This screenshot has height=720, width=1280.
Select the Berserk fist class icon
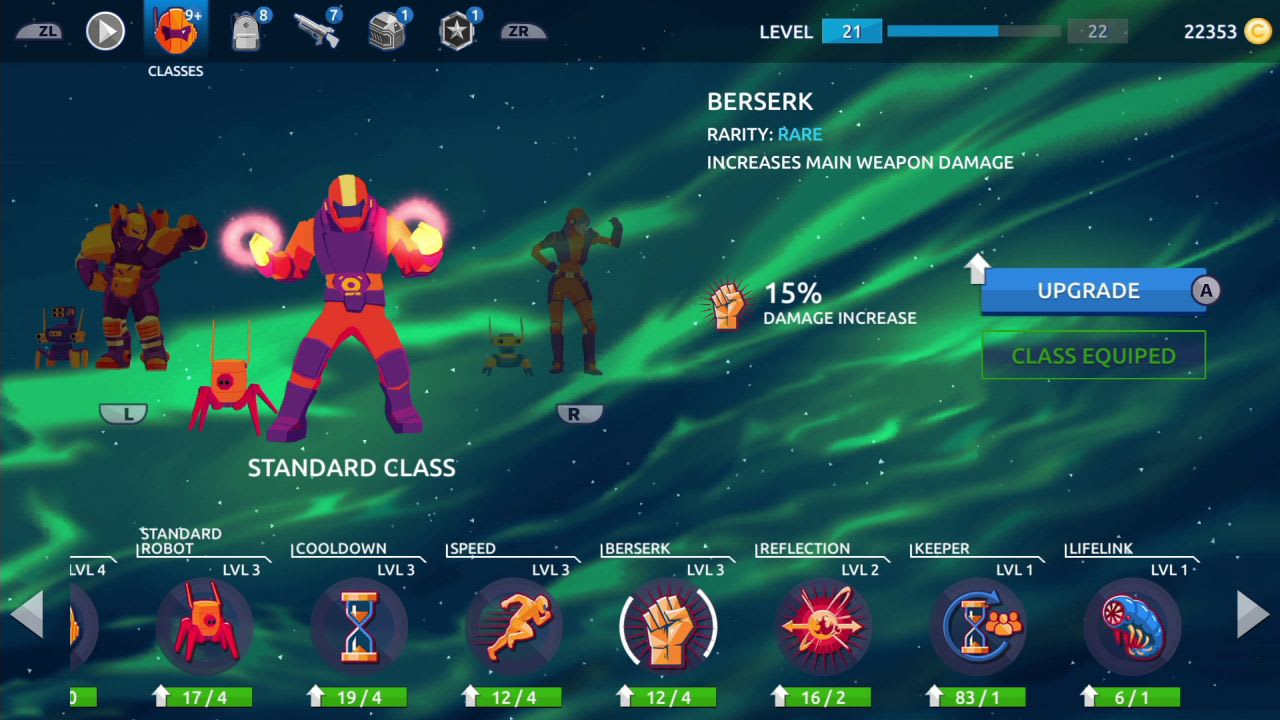click(x=668, y=627)
